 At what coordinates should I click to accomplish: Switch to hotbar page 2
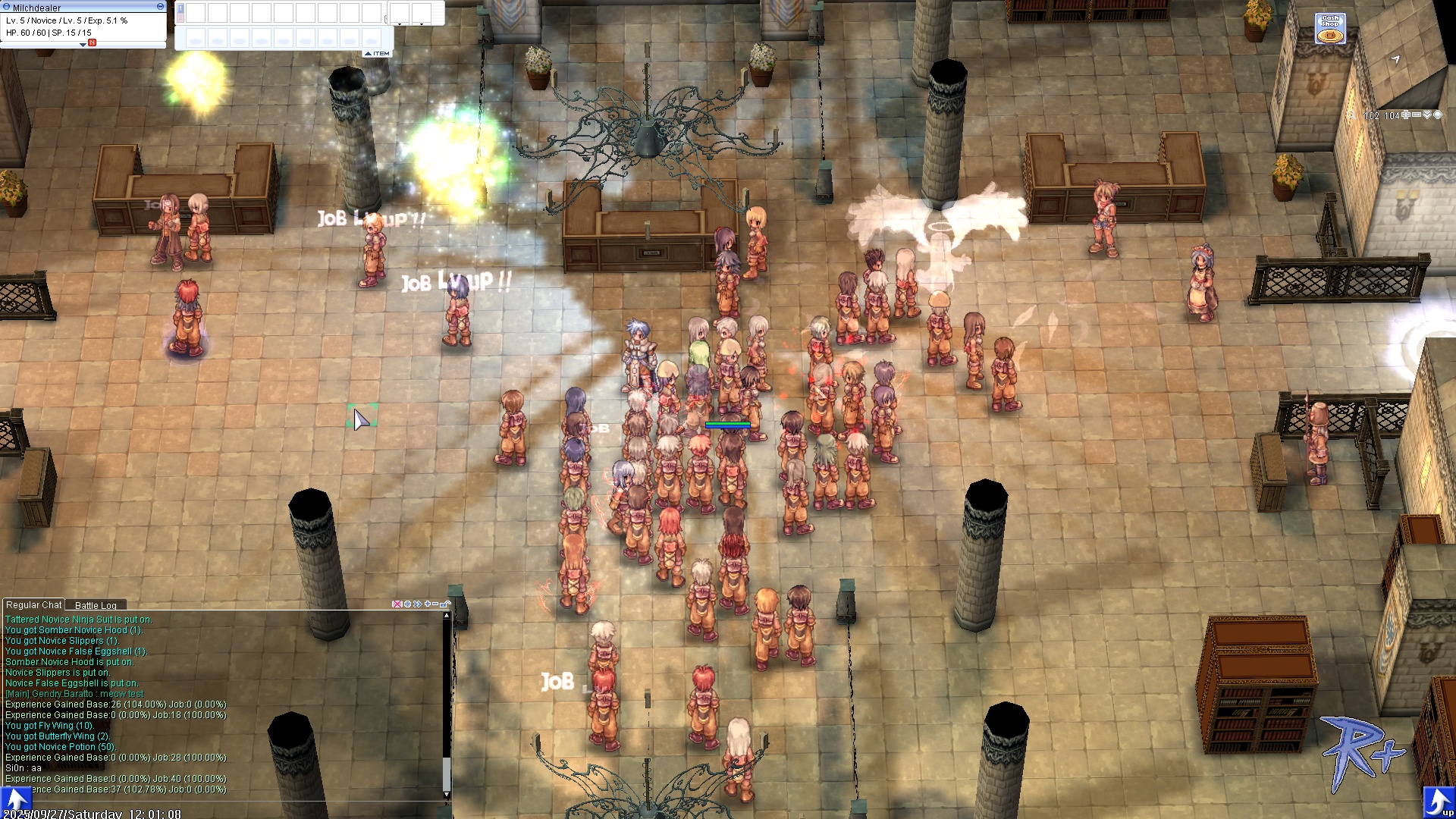click(x=180, y=17)
